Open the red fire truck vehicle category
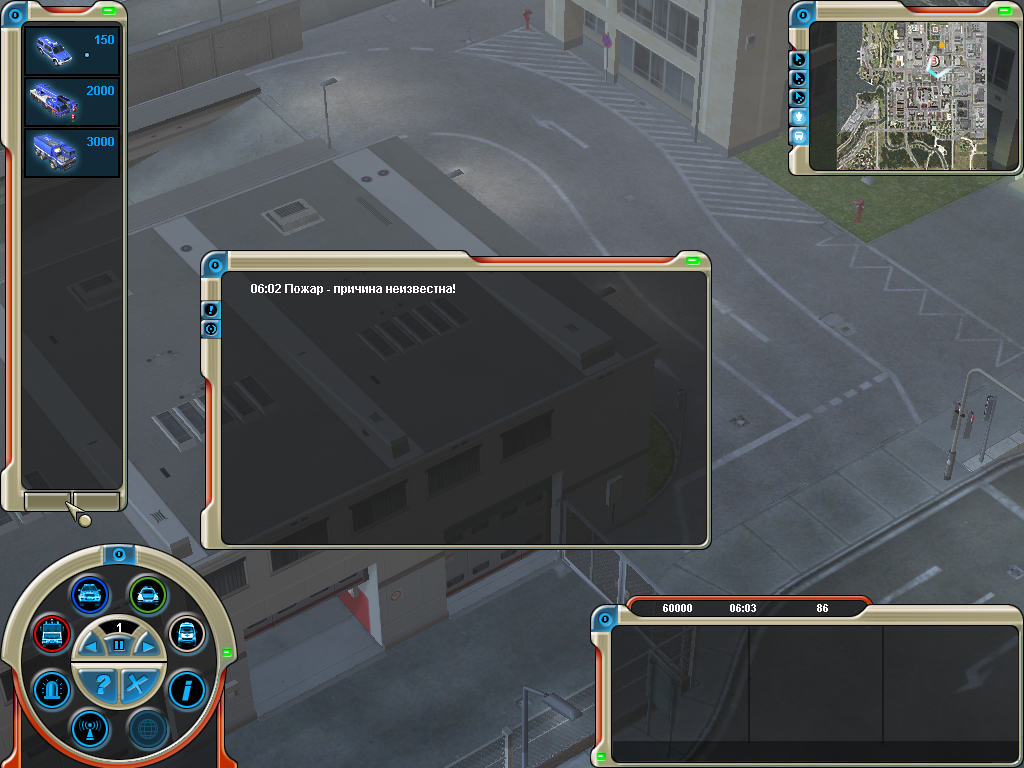This screenshot has height=768, width=1024. click(x=50, y=632)
